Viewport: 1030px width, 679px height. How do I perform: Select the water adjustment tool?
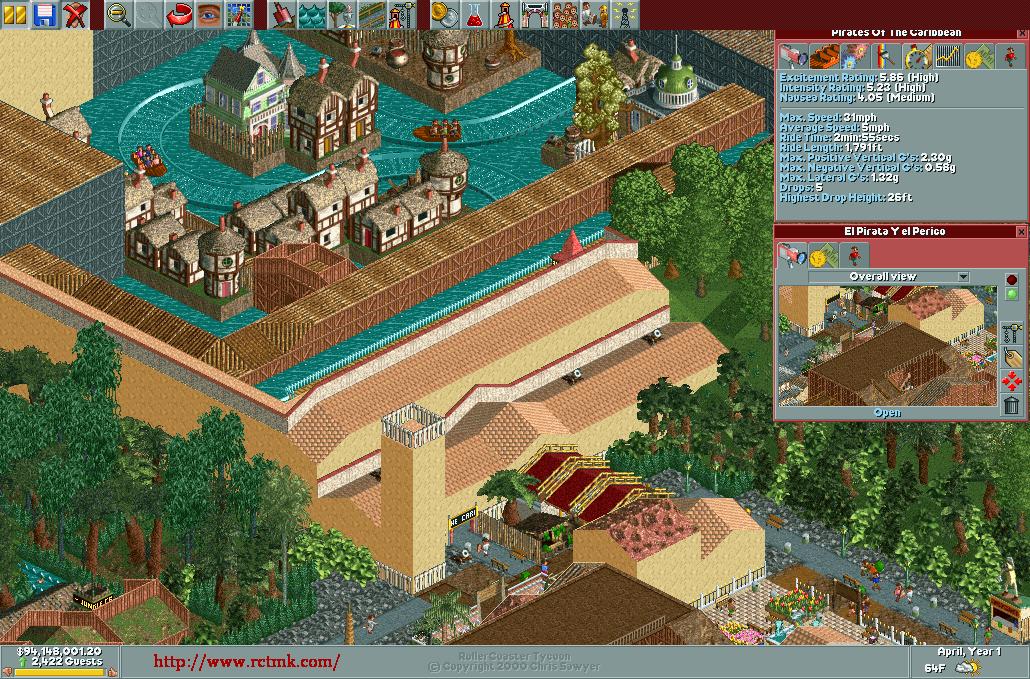pos(313,14)
